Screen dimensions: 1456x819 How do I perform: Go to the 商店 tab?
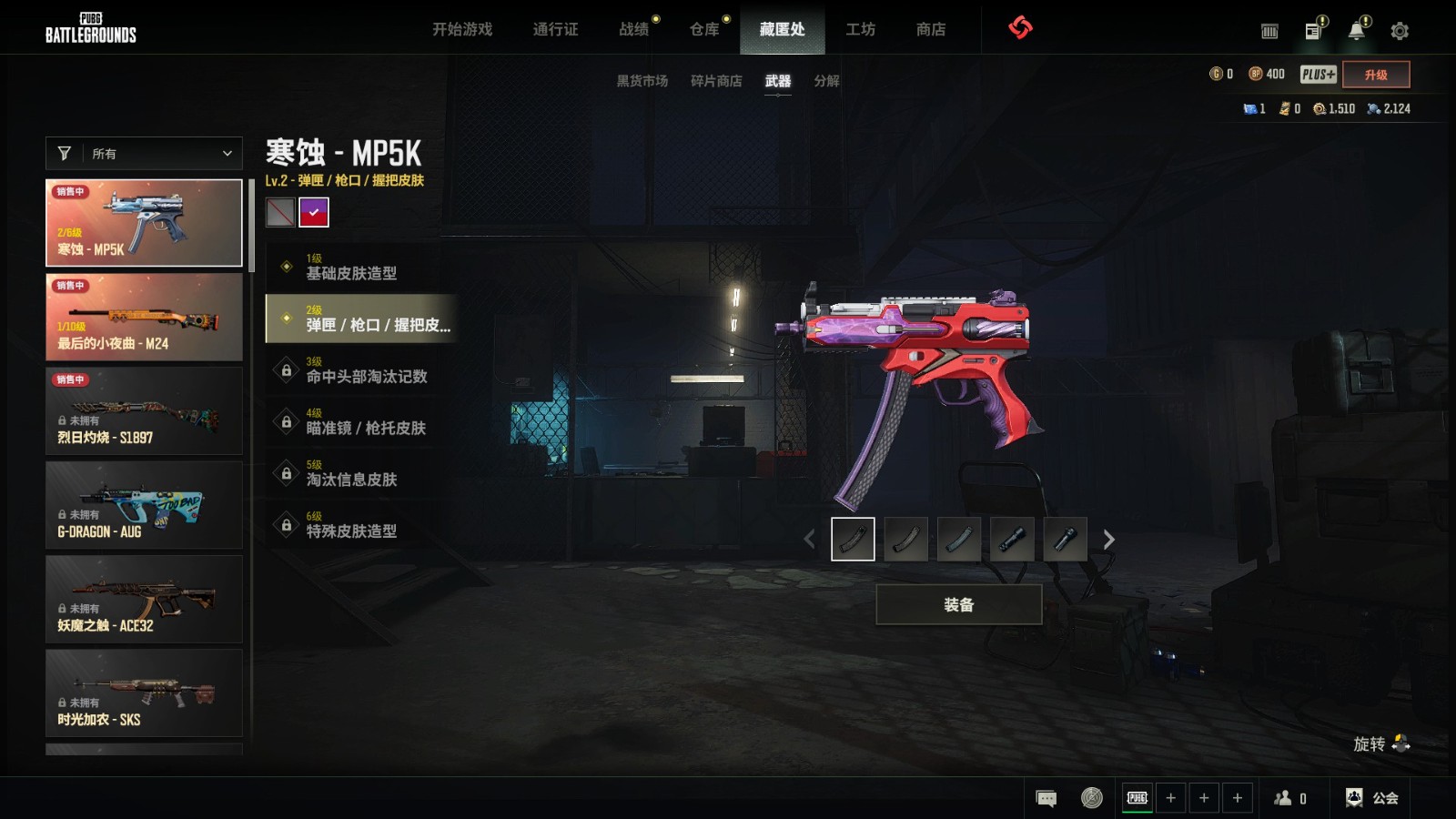(x=930, y=29)
